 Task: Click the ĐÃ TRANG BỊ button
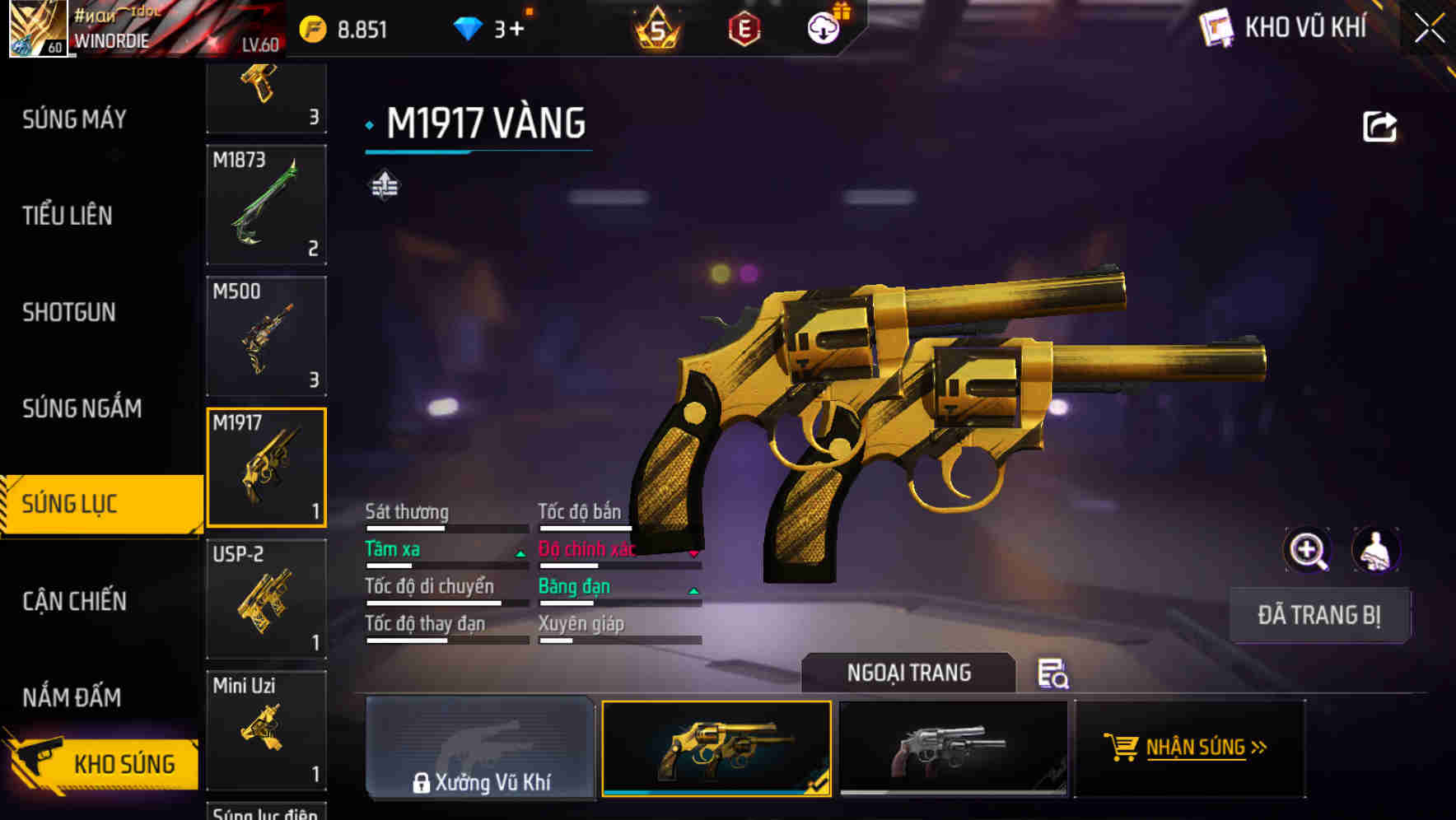click(1319, 614)
